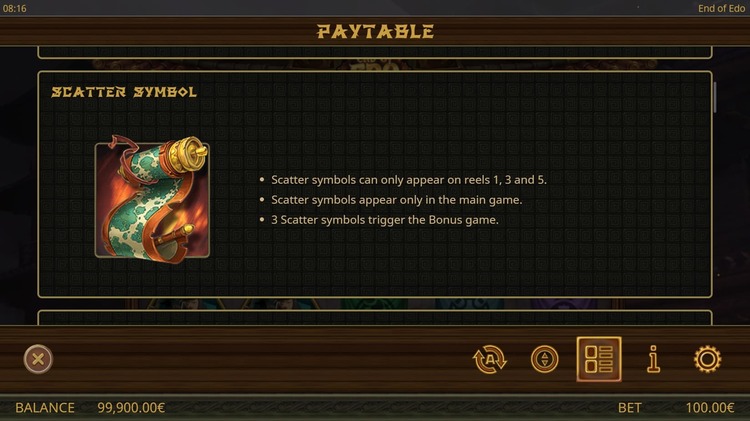Click the paytable scrollbar
The height and width of the screenshot is (421, 750).
click(x=715, y=97)
